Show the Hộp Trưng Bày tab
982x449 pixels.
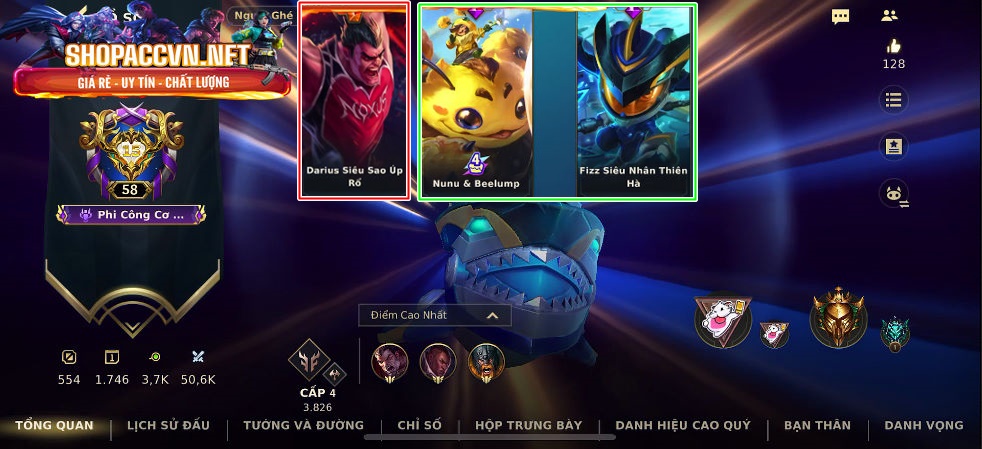pyautogui.click(x=528, y=426)
